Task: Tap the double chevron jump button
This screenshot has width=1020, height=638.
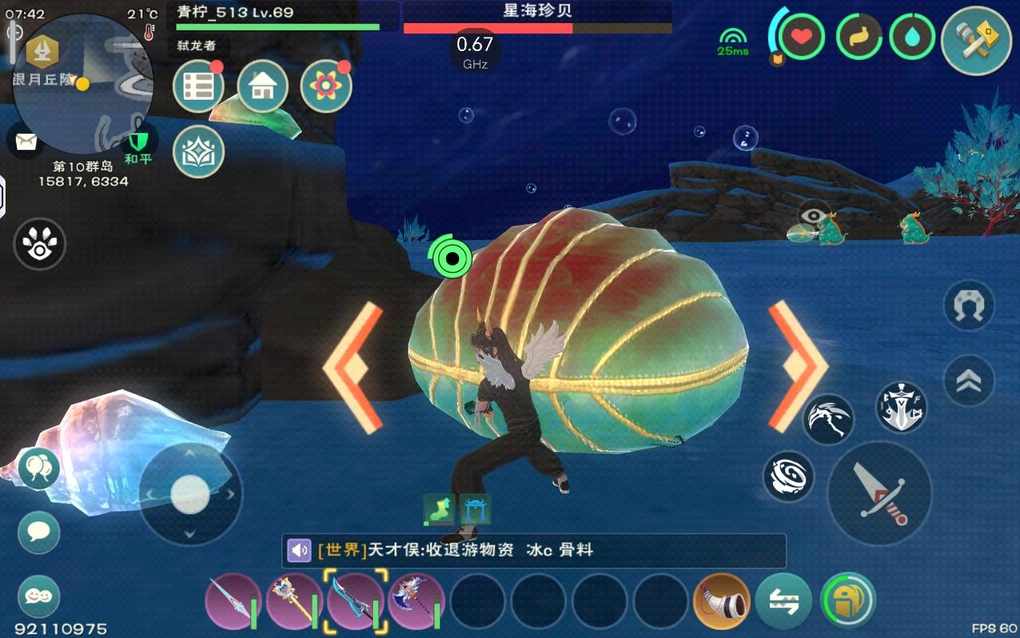Action: pos(969,381)
